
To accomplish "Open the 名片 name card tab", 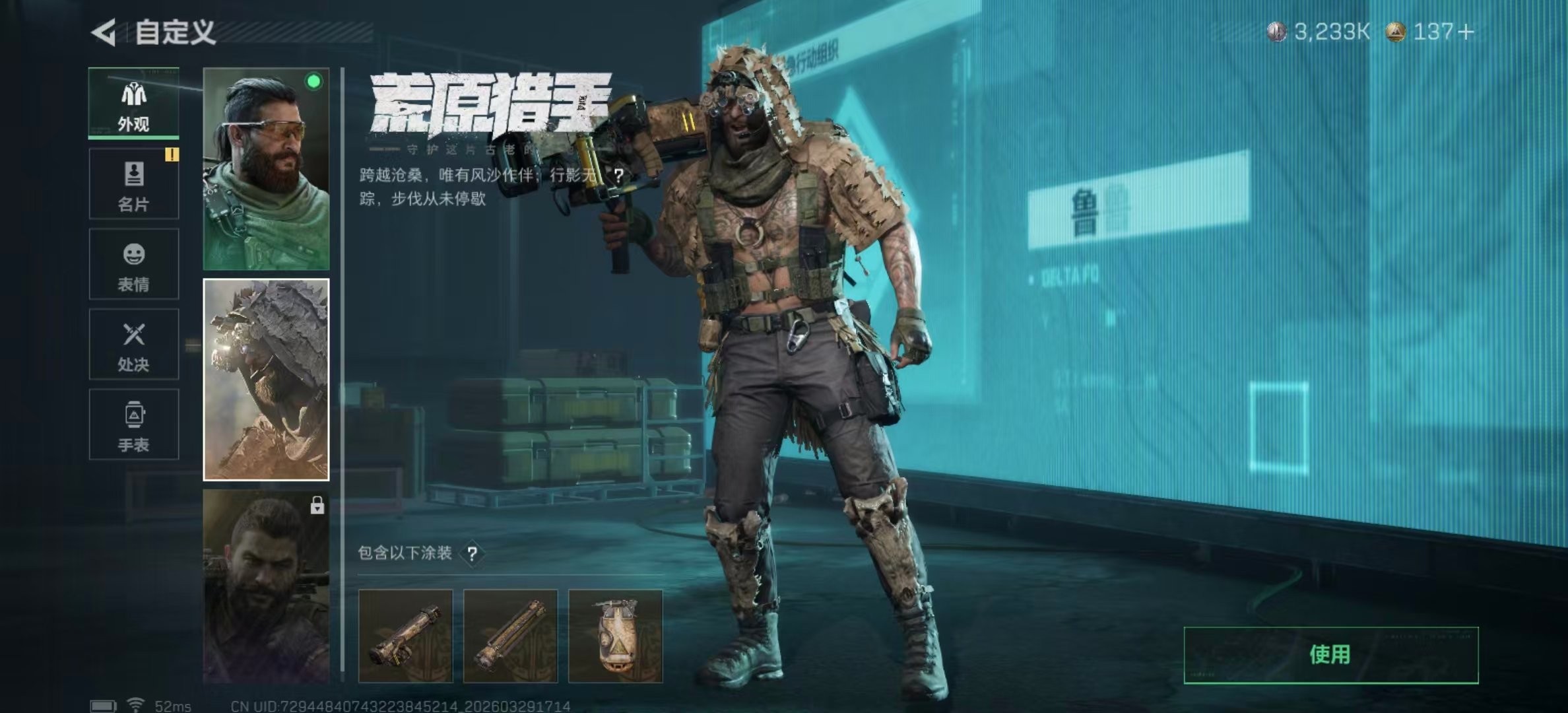I will 134,184.
